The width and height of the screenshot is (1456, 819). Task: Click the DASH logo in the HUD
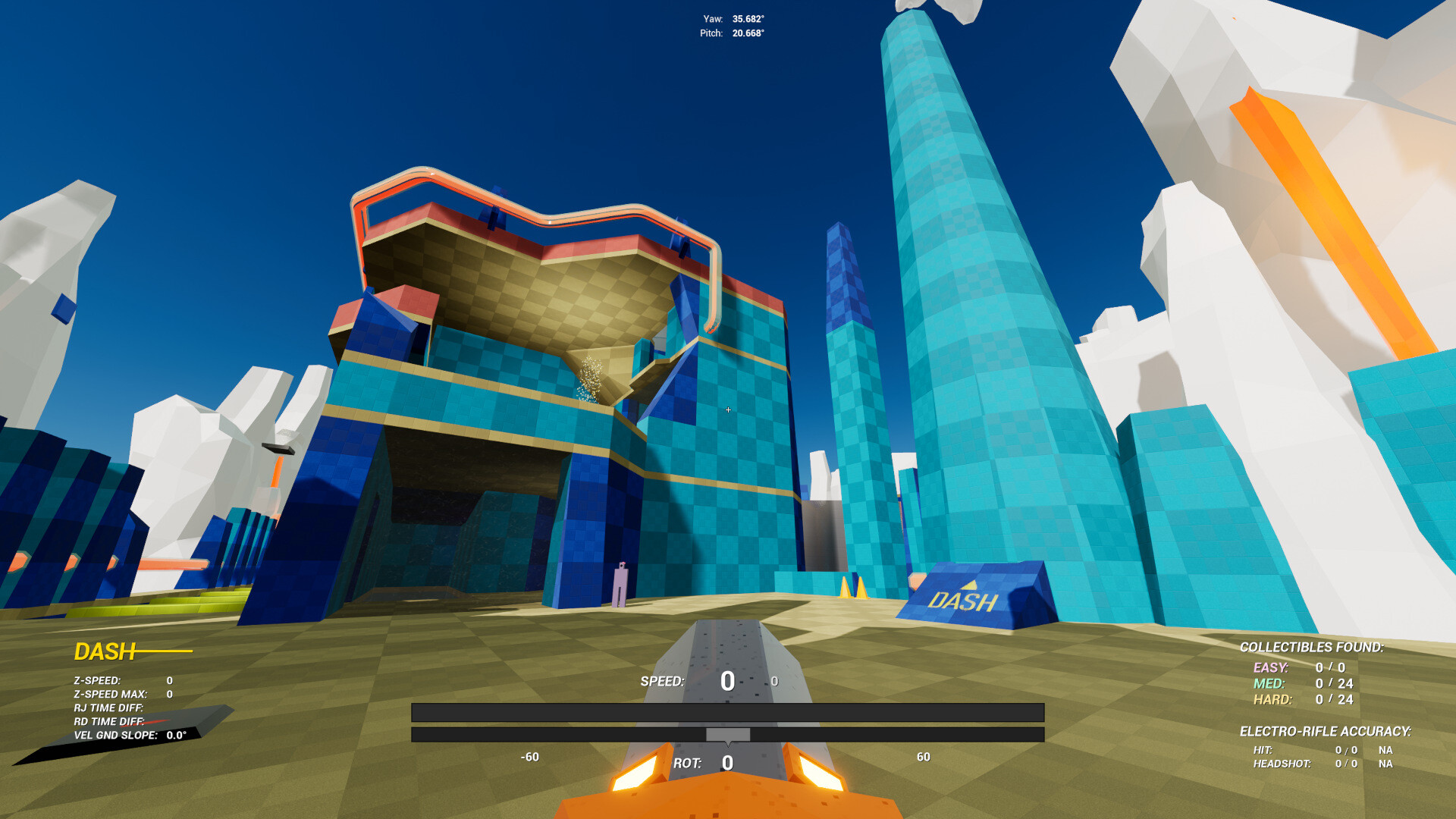tap(104, 651)
